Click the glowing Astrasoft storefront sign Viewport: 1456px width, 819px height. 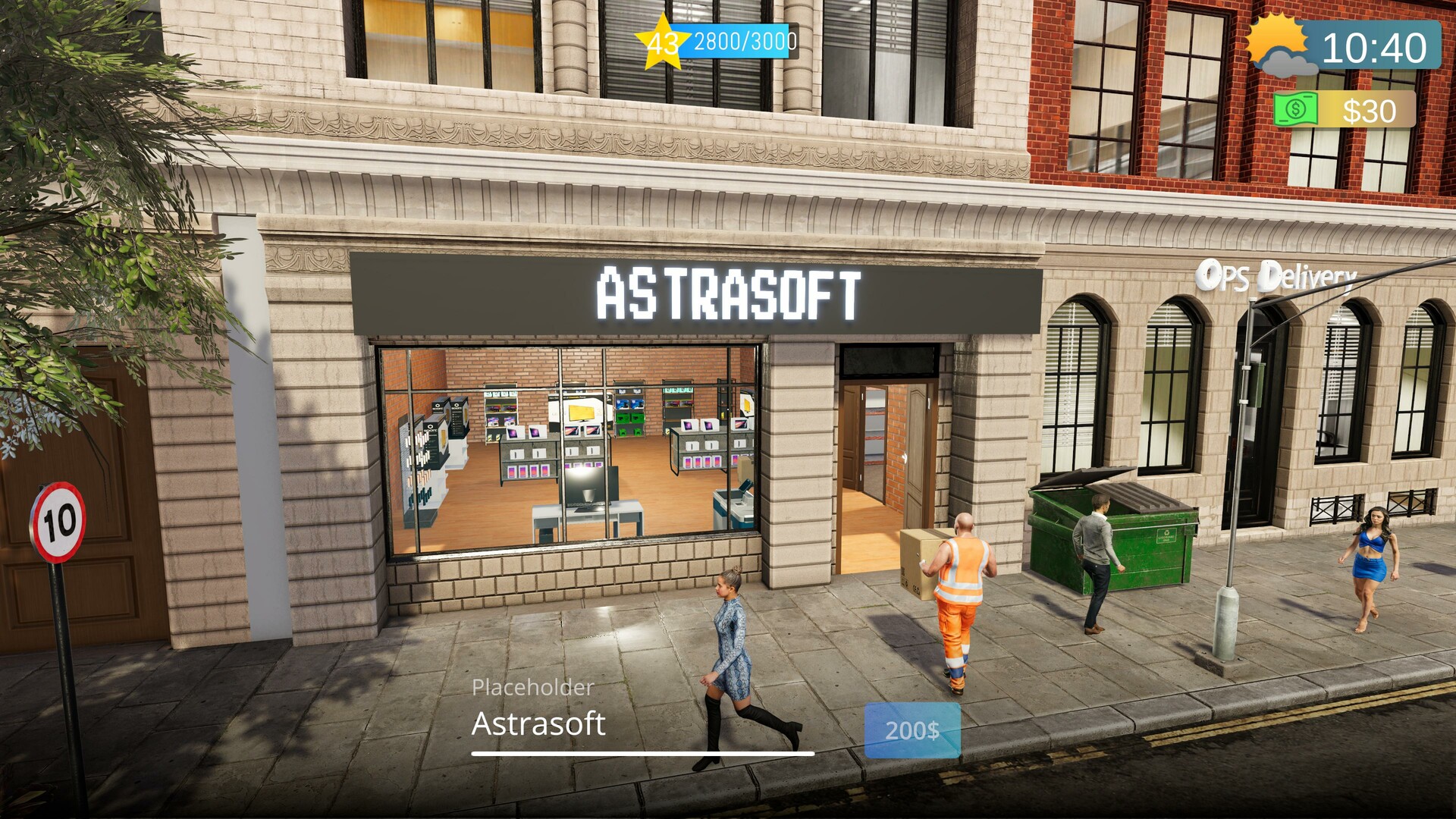click(728, 290)
